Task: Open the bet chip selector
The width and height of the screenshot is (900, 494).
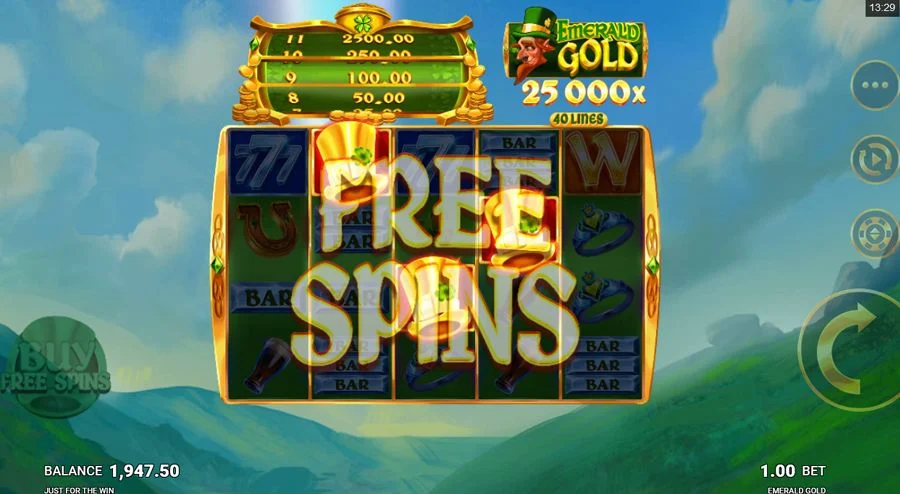Action: tap(875, 233)
